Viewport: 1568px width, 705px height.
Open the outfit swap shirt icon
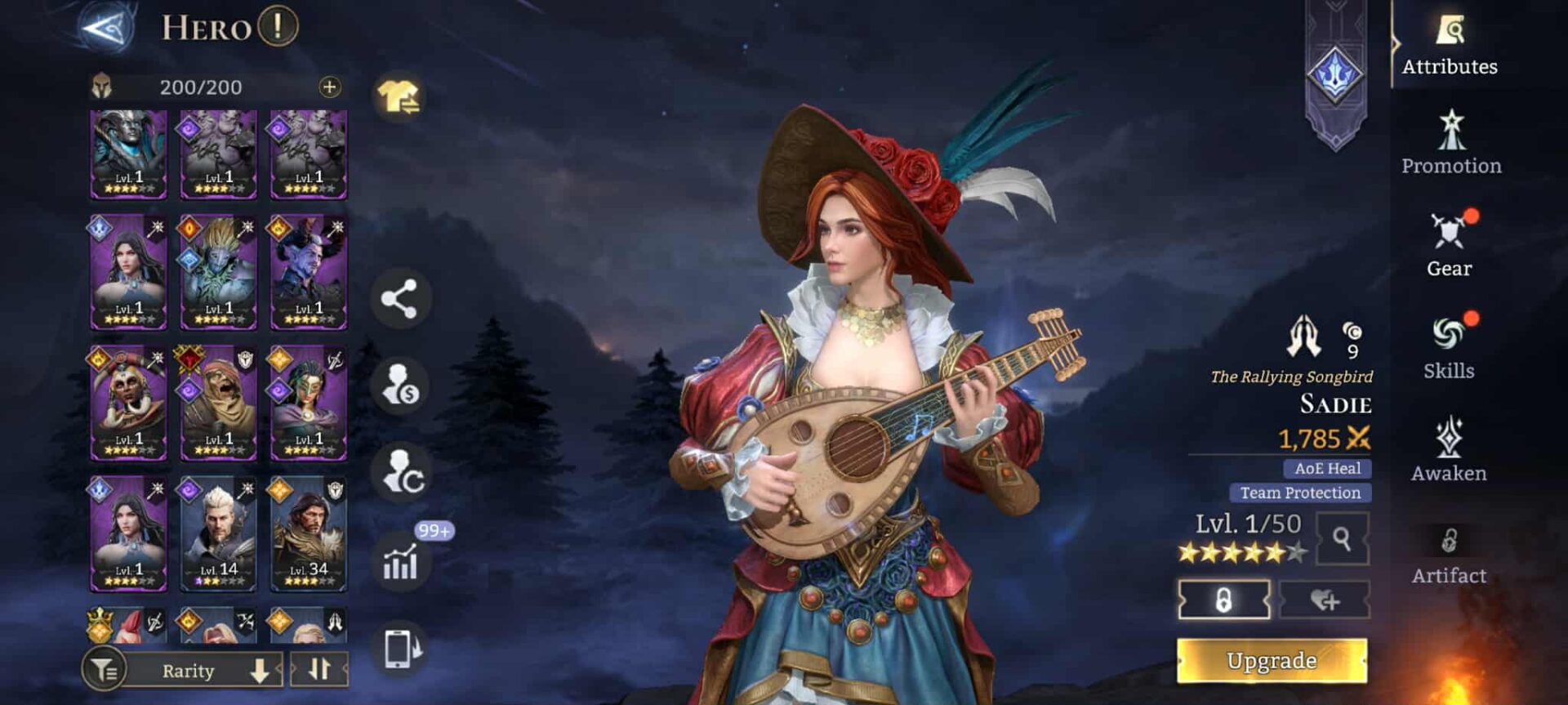(399, 98)
